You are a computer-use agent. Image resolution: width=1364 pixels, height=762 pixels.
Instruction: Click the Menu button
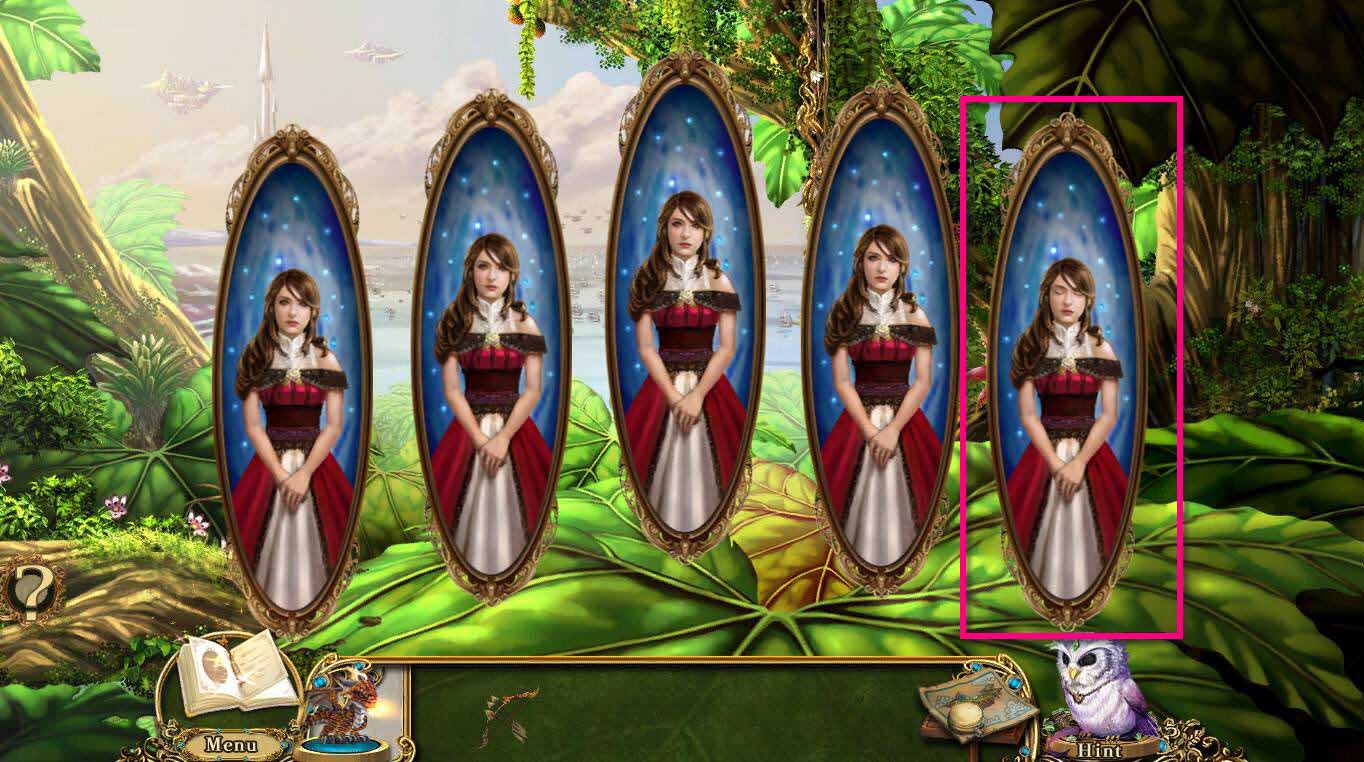point(230,745)
